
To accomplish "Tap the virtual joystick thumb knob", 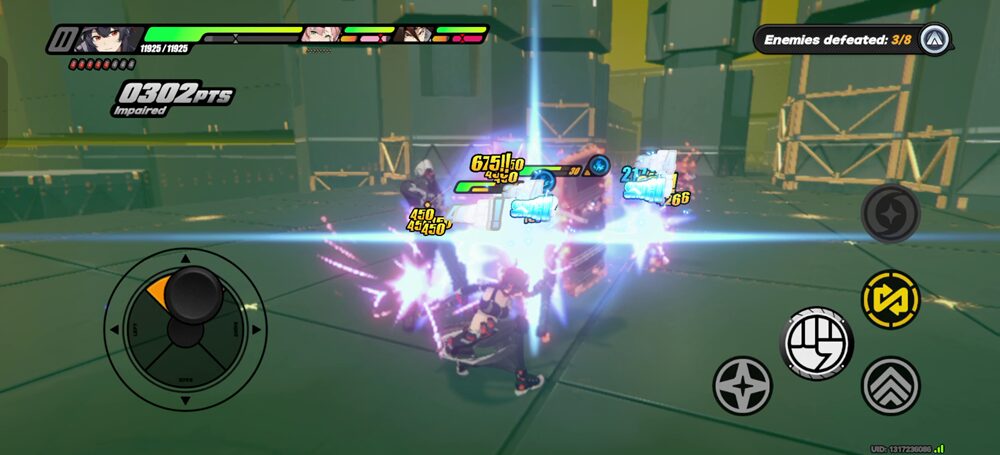I will click(193, 293).
